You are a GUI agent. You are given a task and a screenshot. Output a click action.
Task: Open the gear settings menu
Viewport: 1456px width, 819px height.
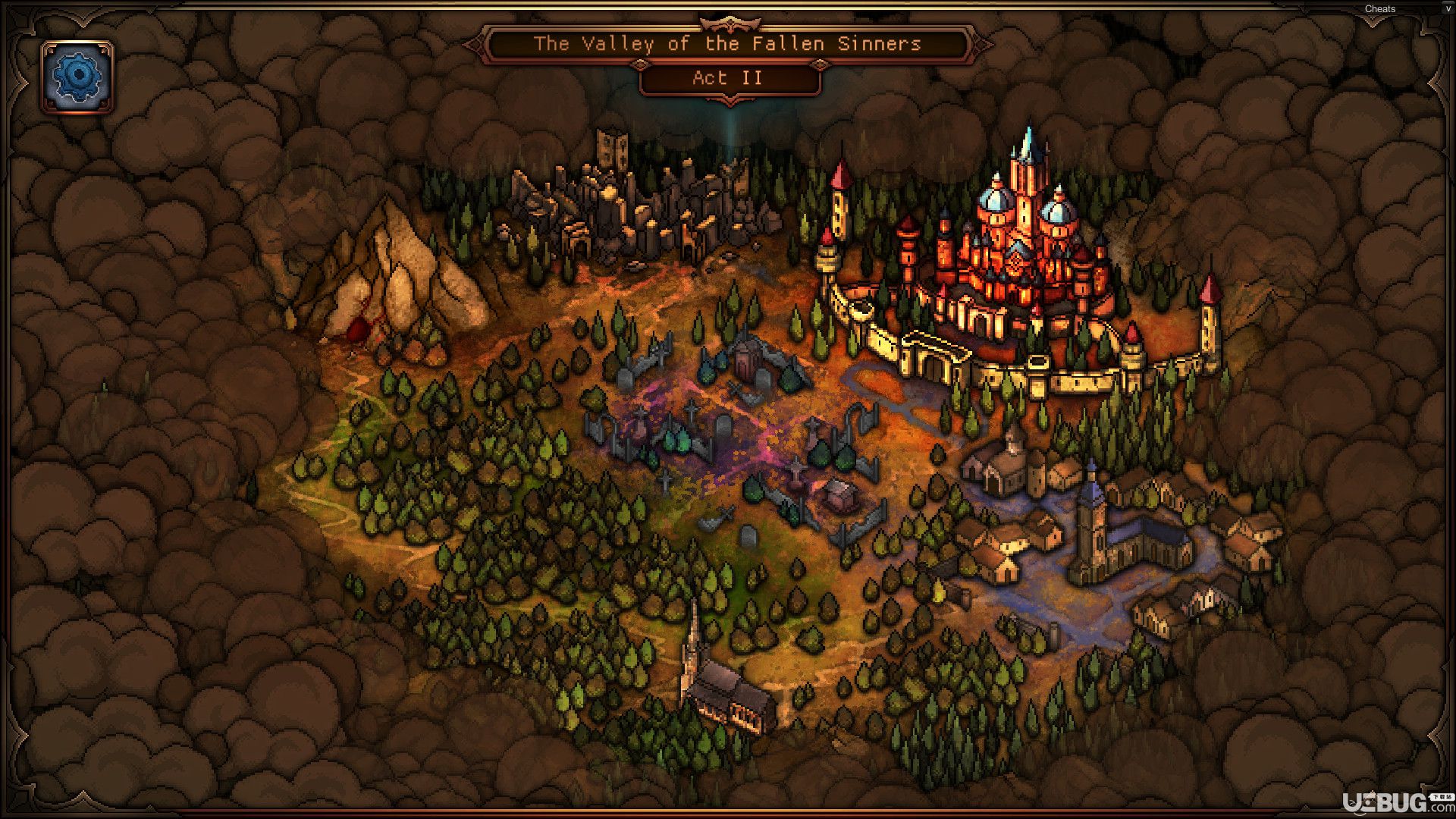point(77,77)
